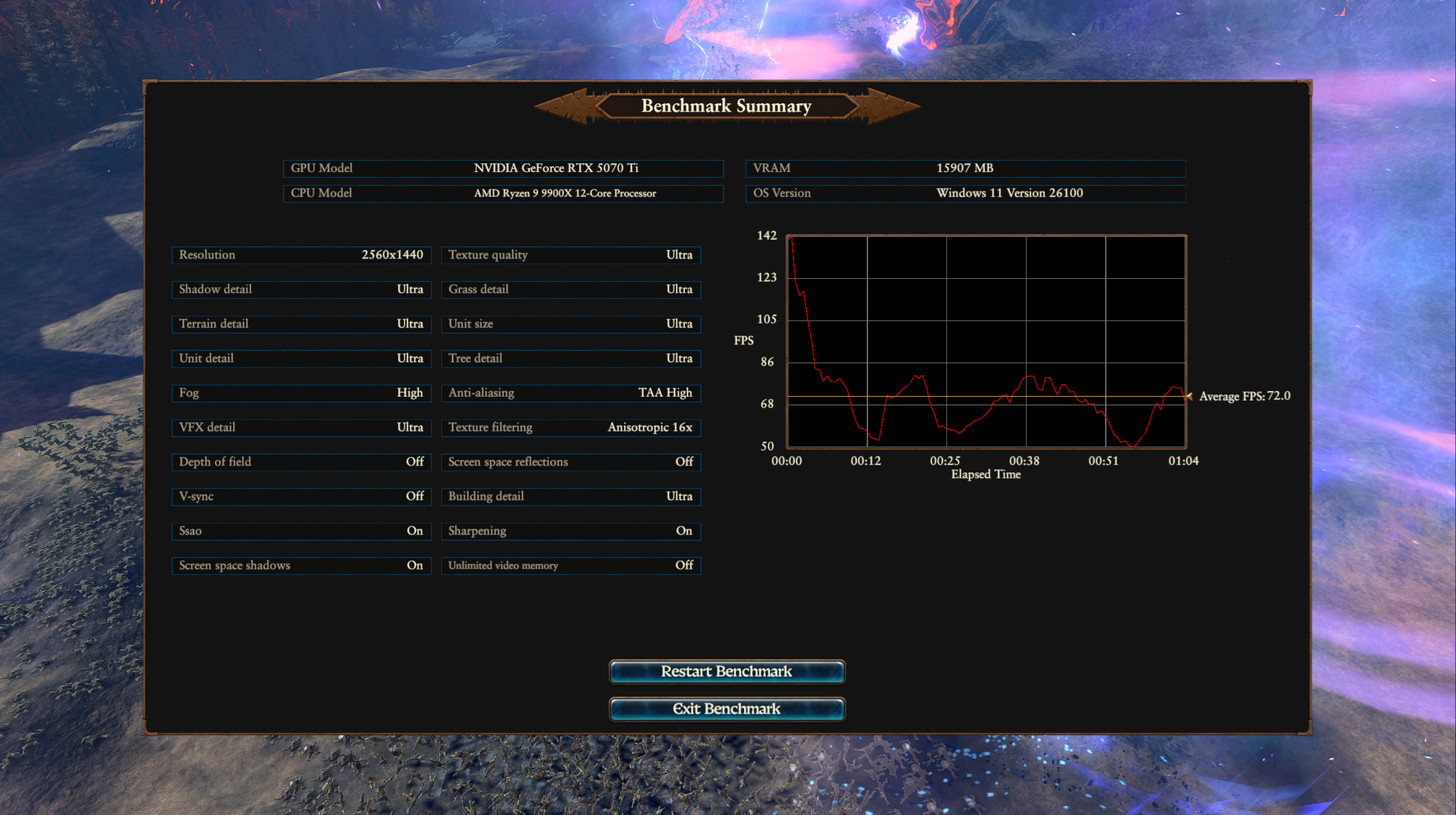Viewport: 1456px width, 815px height.
Task: Click the OS Version field
Action: (x=965, y=193)
